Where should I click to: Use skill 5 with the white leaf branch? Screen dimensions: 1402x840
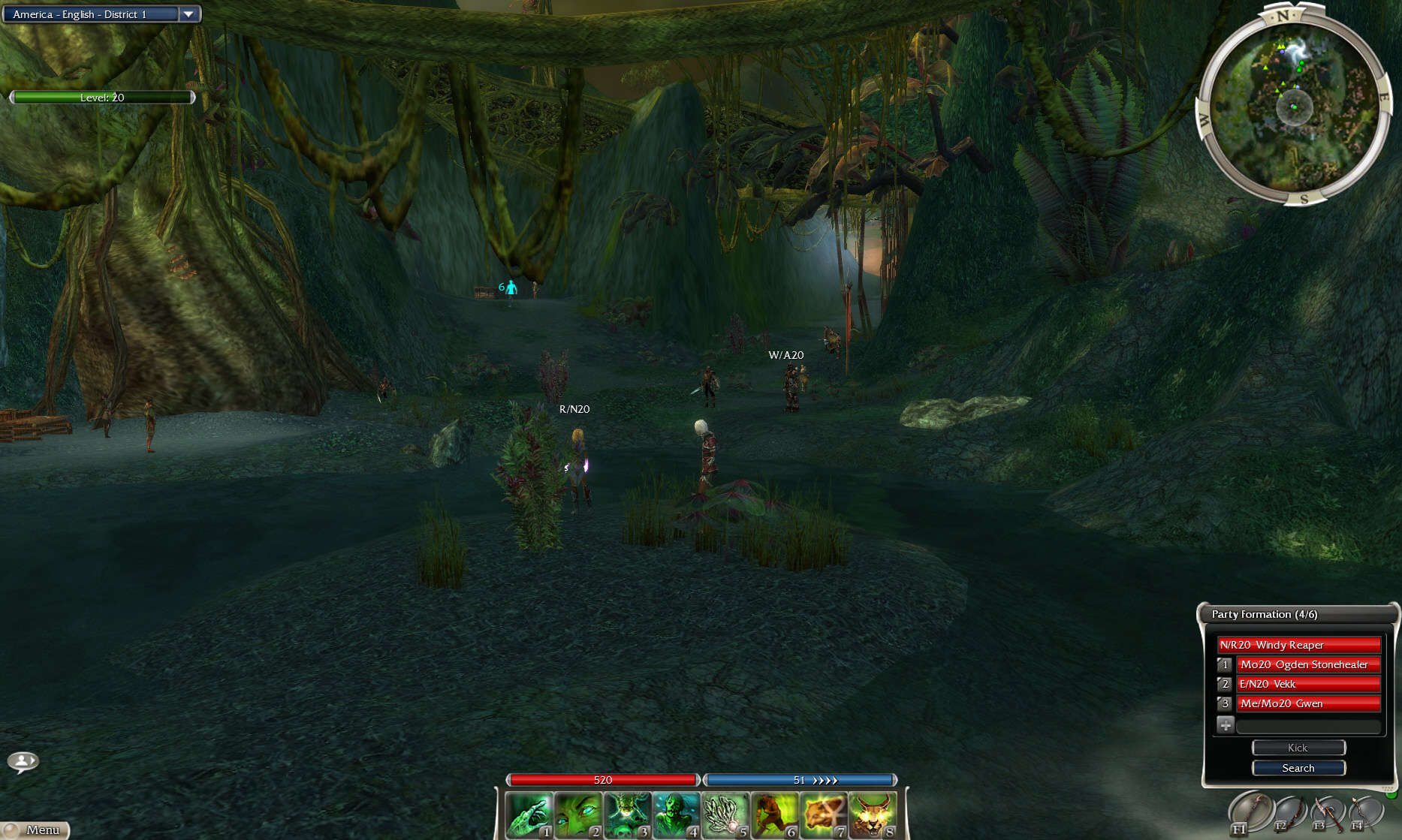pyautogui.click(x=725, y=815)
